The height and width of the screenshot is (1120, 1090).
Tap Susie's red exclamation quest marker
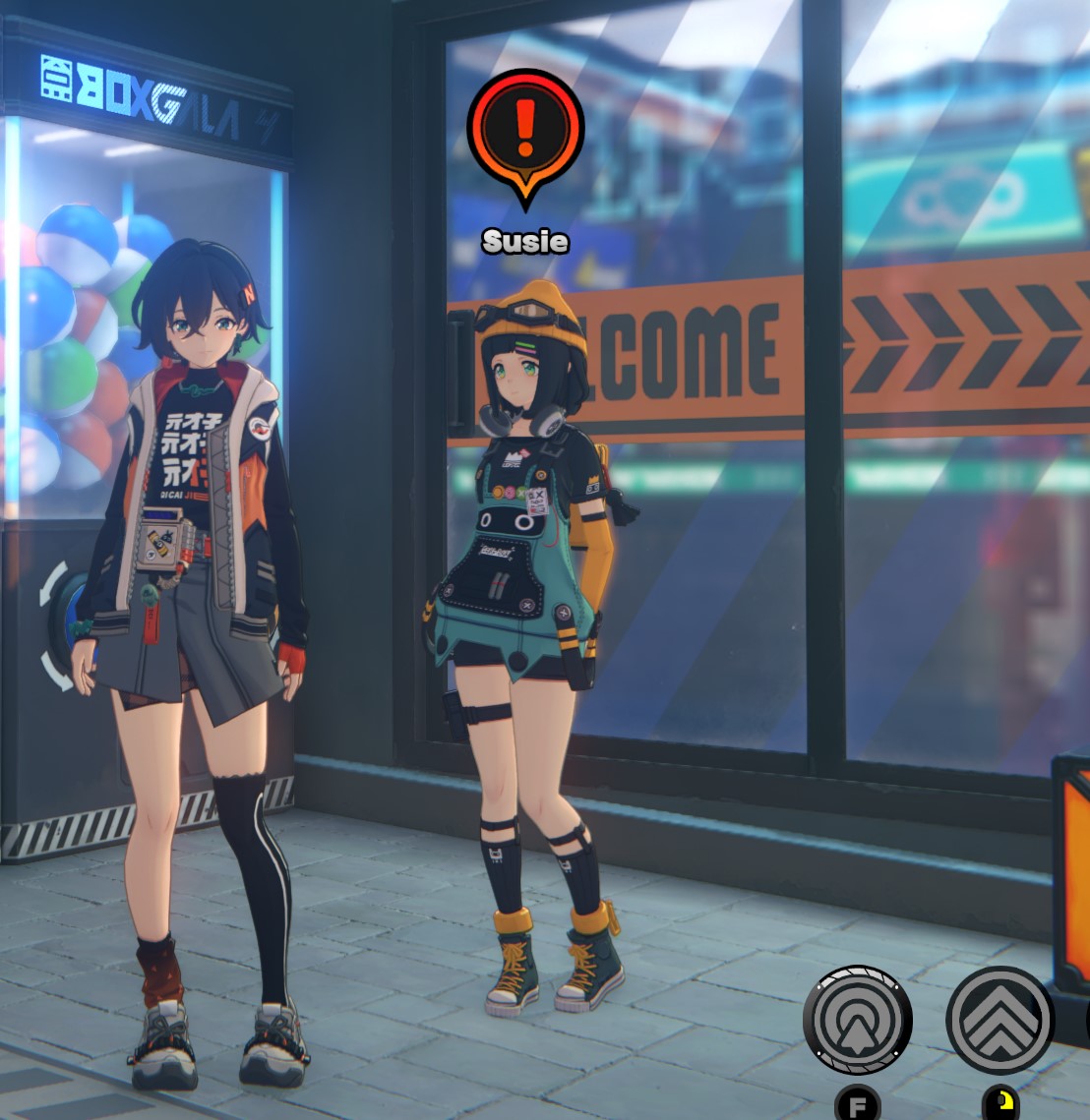(525, 131)
